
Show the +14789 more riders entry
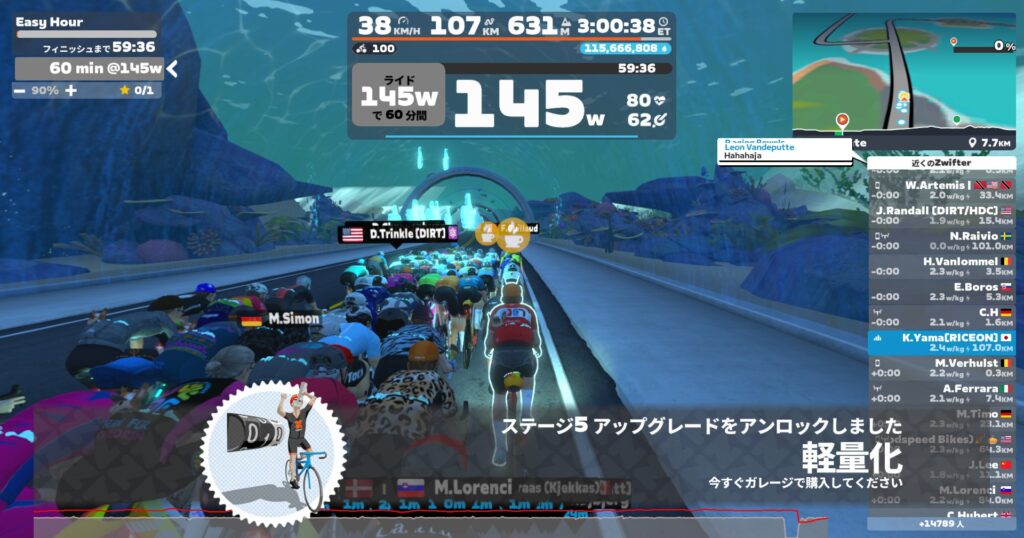click(x=941, y=523)
